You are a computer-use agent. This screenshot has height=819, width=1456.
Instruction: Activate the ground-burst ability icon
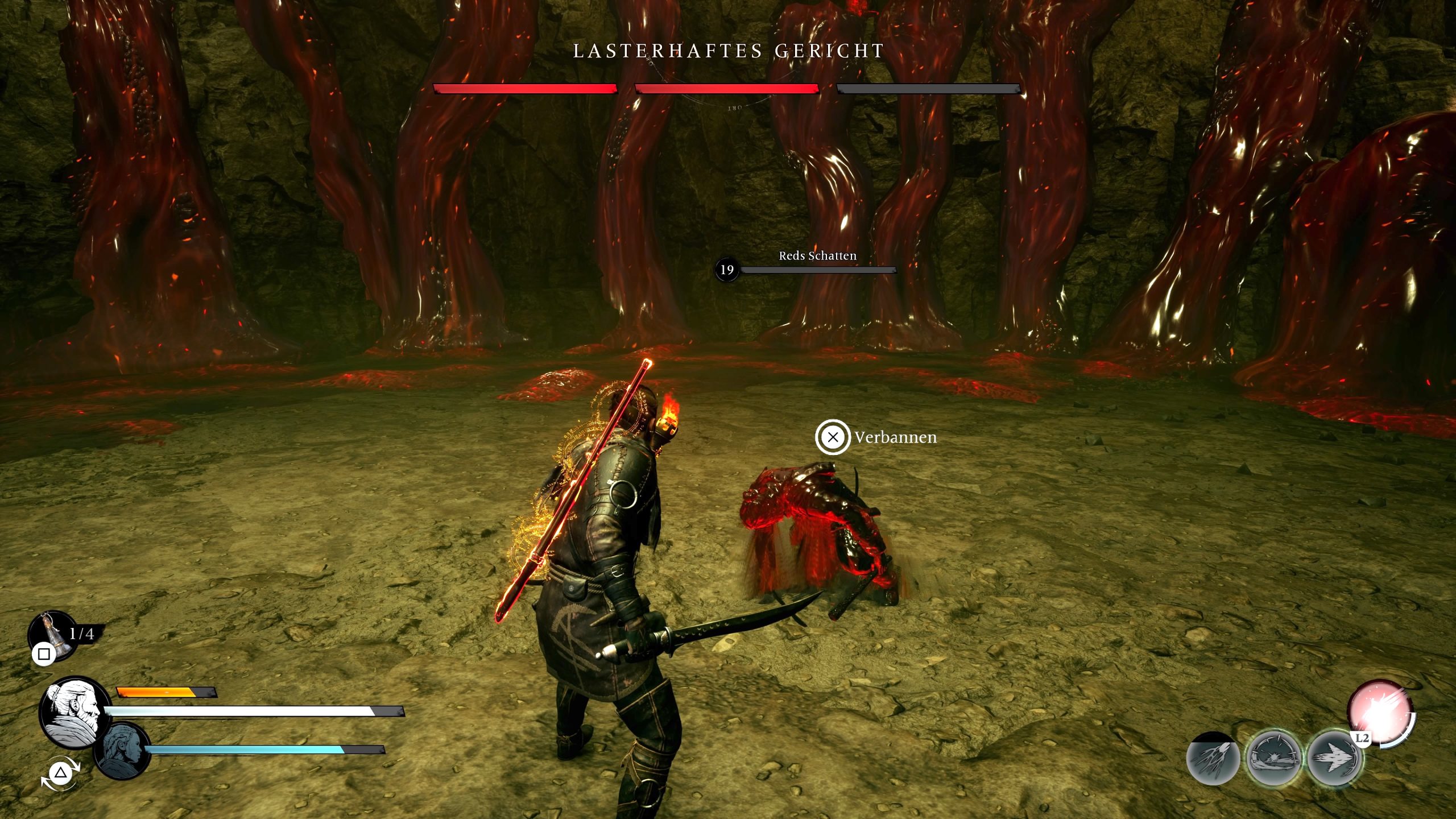coord(1273,758)
